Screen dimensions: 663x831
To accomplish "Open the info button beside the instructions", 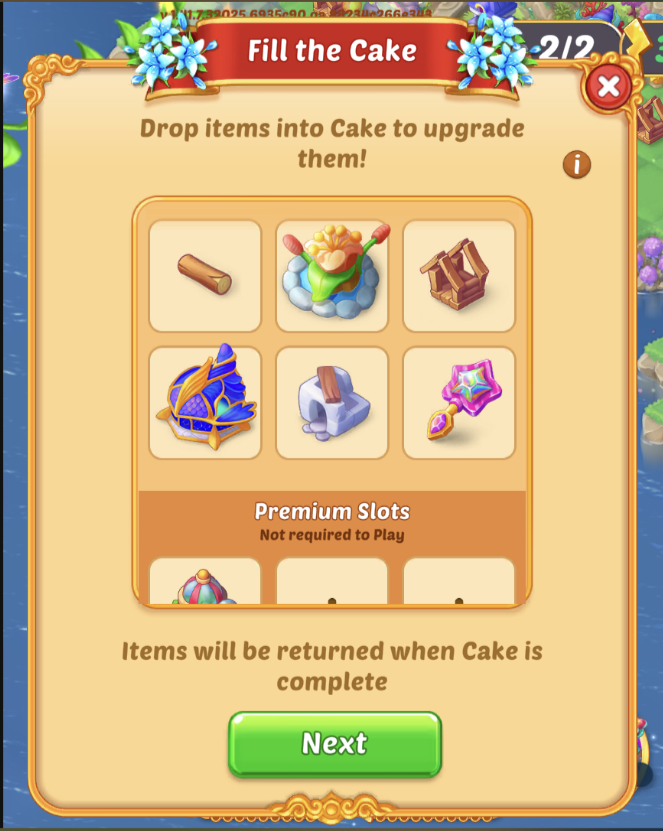I will [x=577, y=164].
